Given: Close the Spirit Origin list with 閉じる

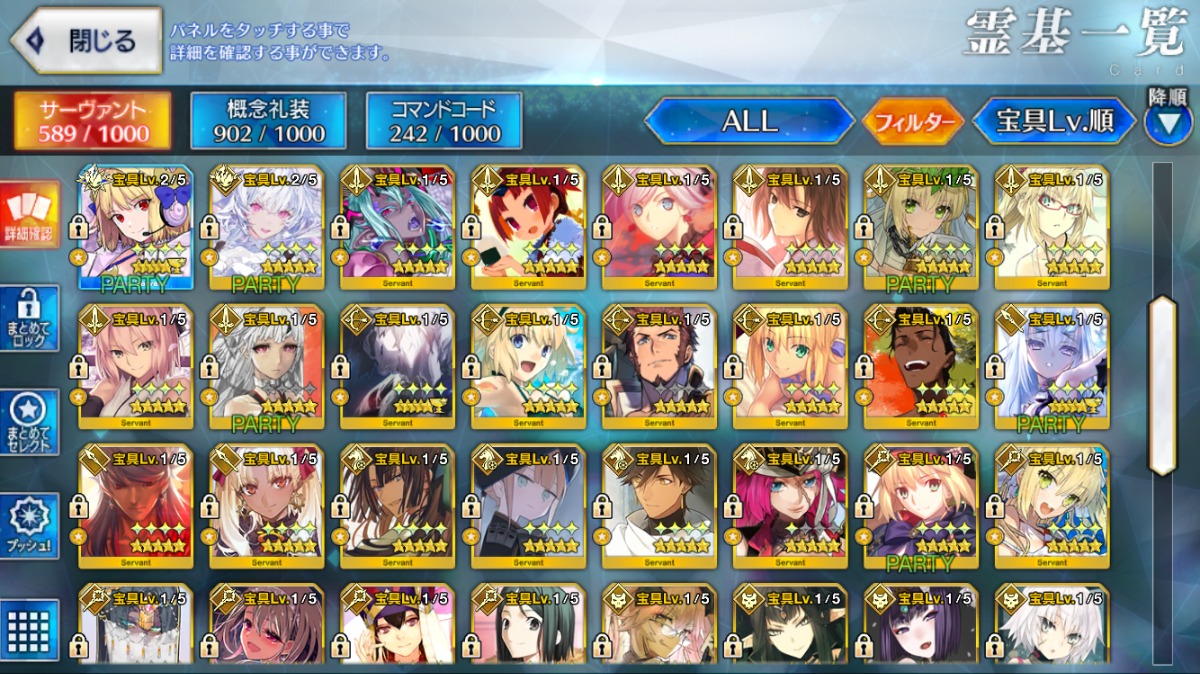Looking at the screenshot, I should coord(86,41).
